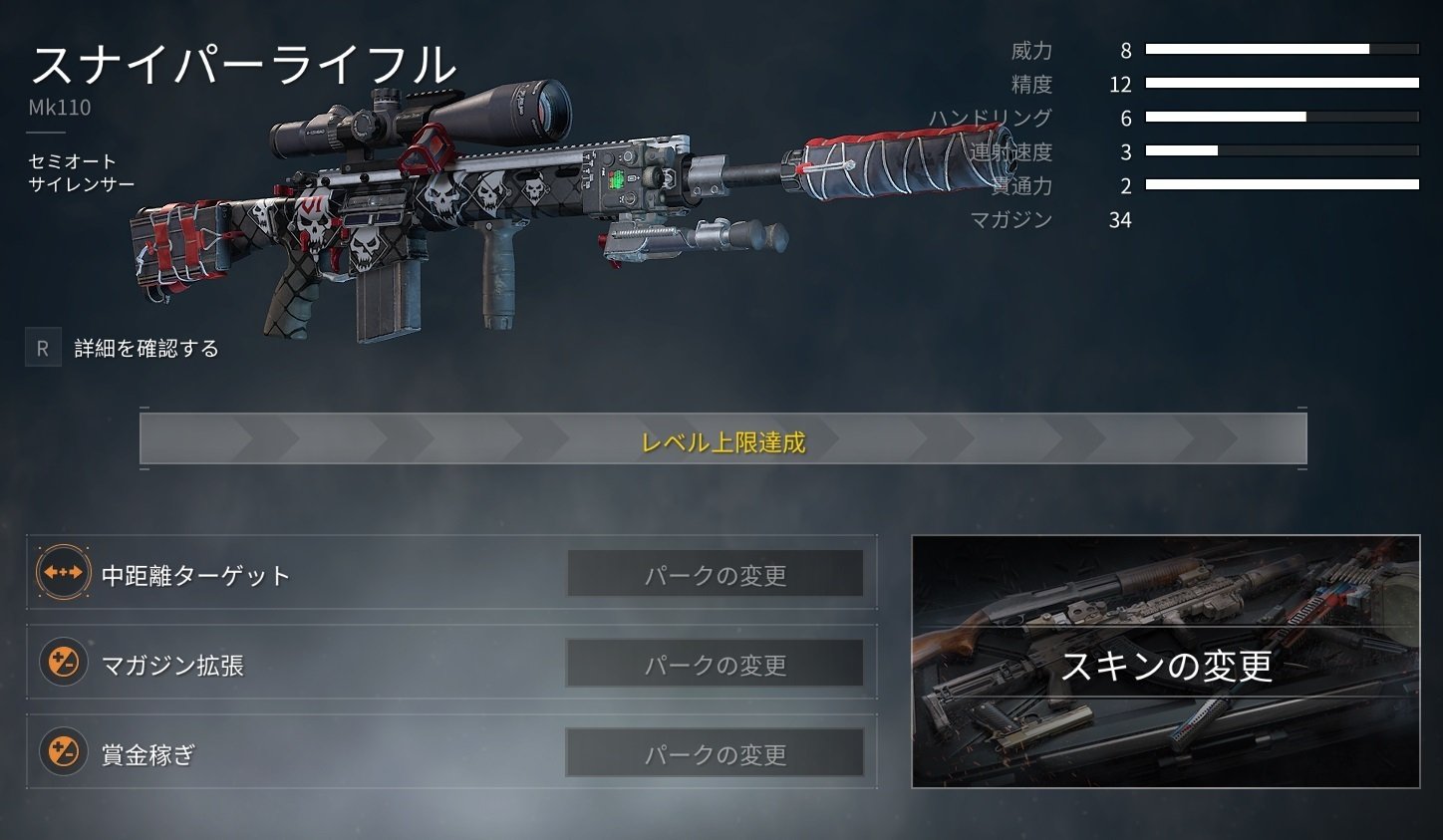Image resolution: width=1443 pixels, height=840 pixels.
Task: Click the magazine badge next to マガジン拡張
Action: point(62,663)
